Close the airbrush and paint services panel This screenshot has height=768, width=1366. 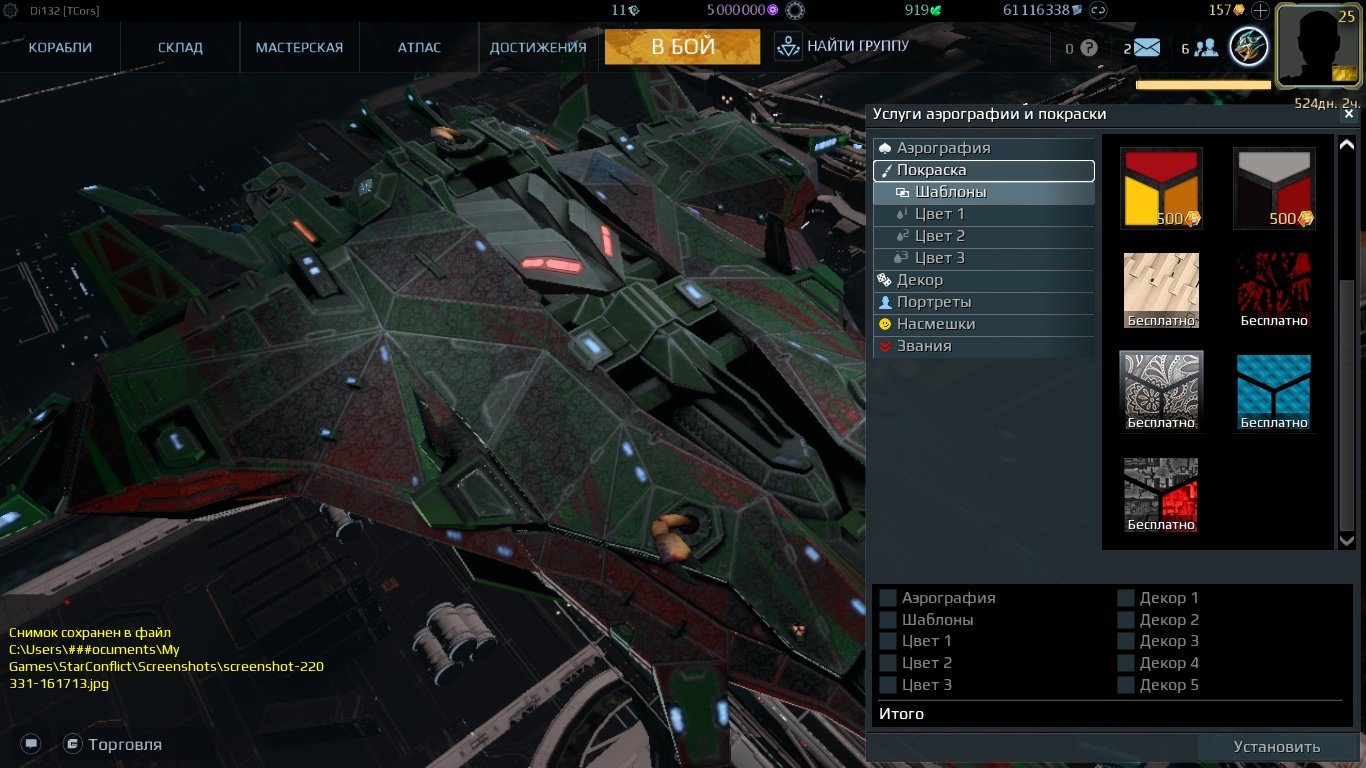click(1348, 114)
